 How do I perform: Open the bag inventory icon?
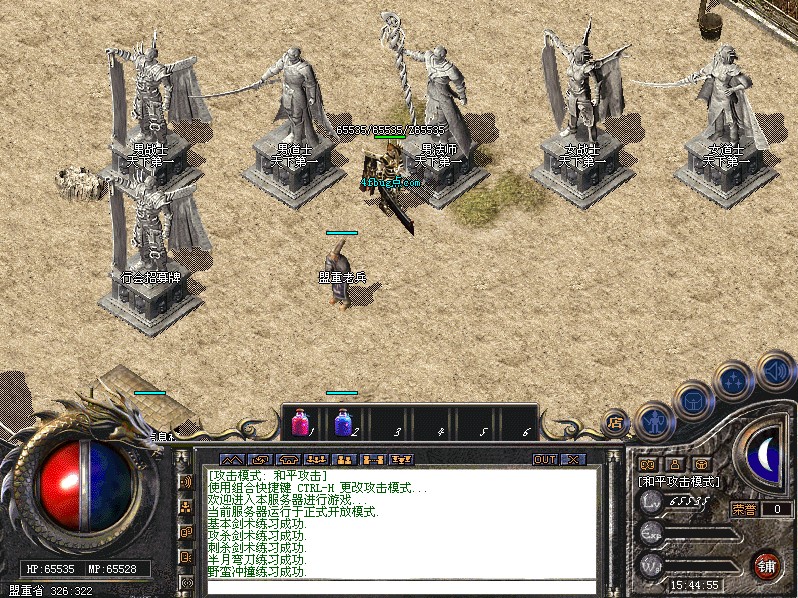click(x=692, y=399)
